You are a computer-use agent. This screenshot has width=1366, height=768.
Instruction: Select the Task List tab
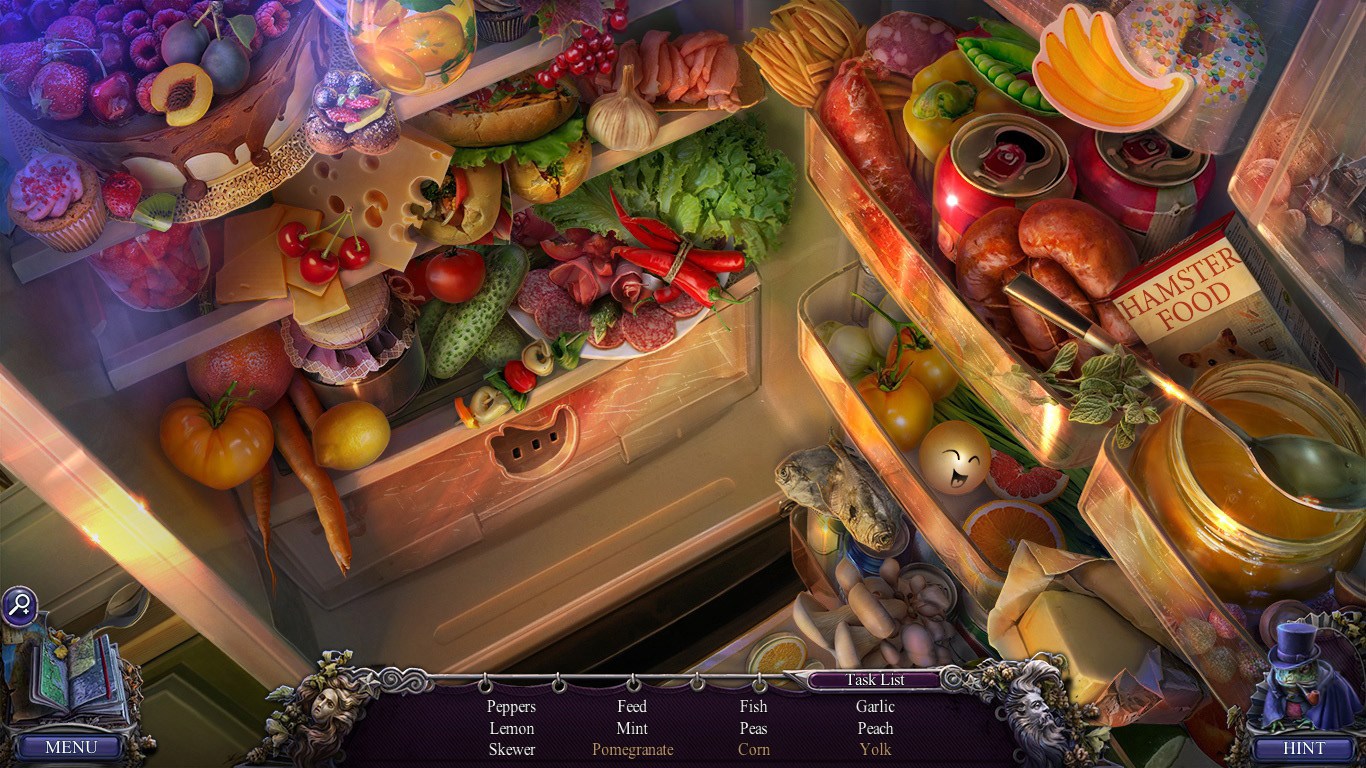[x=875, y=680]
